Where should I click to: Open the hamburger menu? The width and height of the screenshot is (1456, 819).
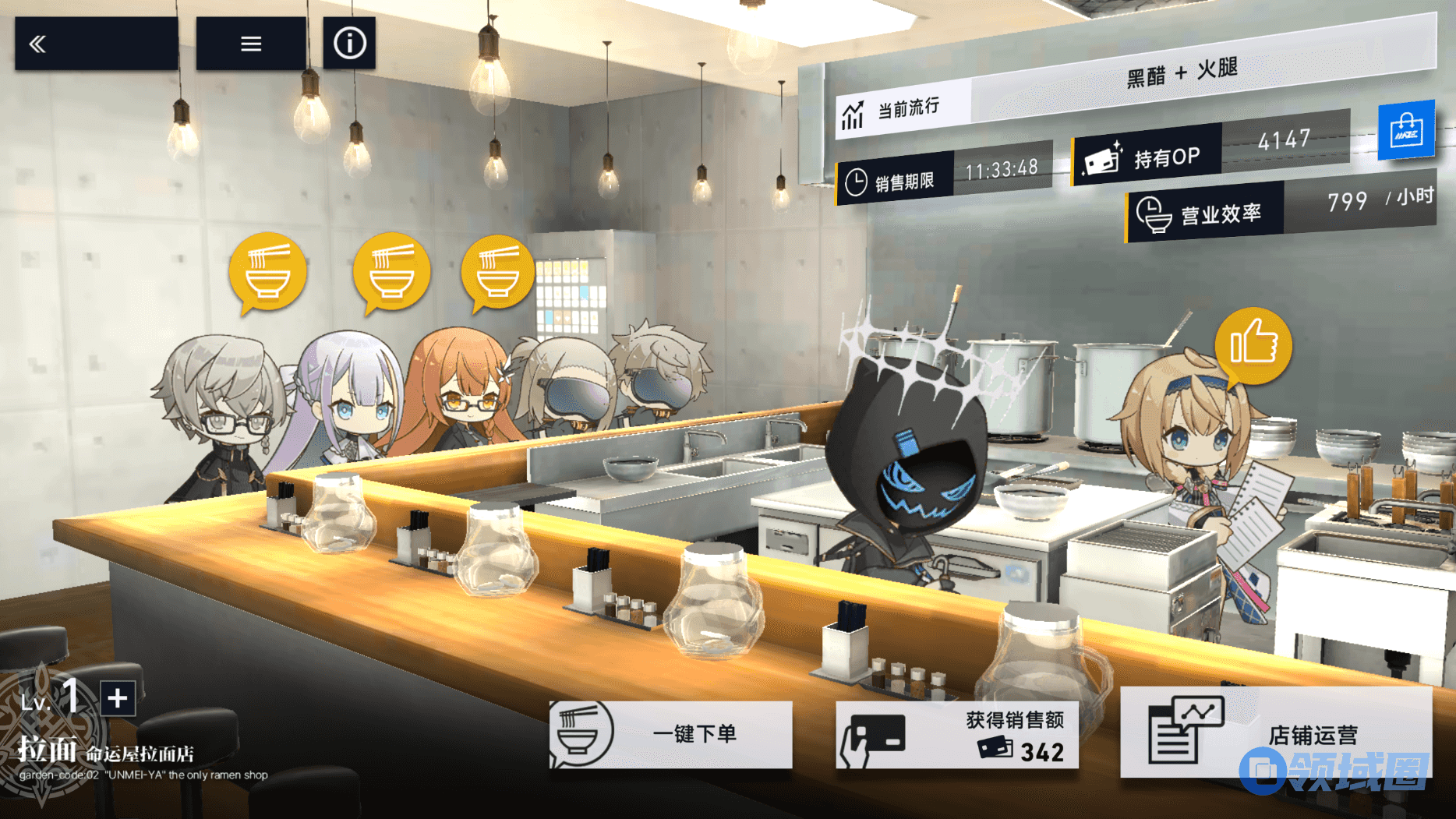click(x=250, y=44)
